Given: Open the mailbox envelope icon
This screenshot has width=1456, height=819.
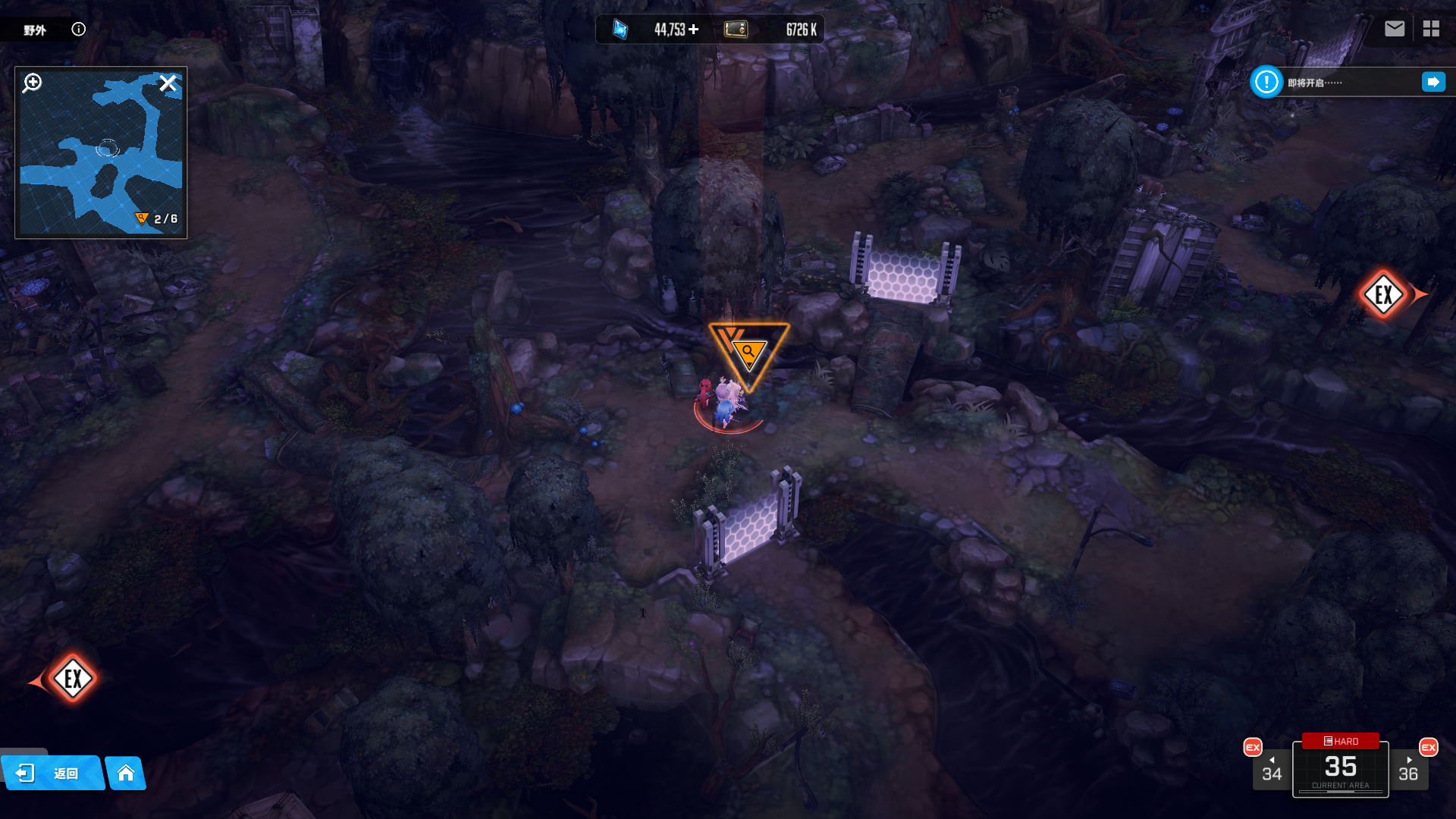Looking at the screenshot, I should pos(1394,29).
